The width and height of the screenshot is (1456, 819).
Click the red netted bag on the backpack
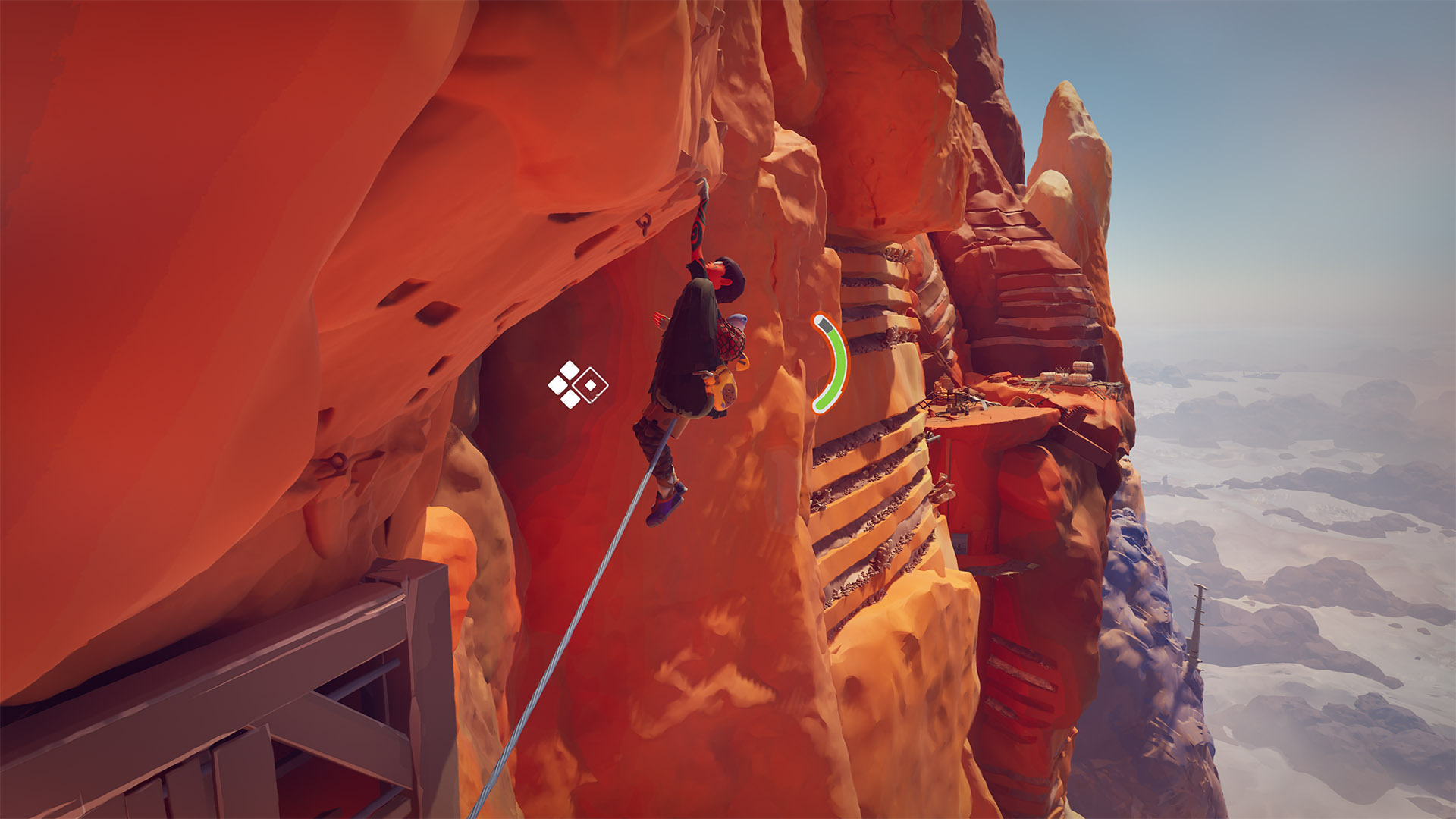730,338
